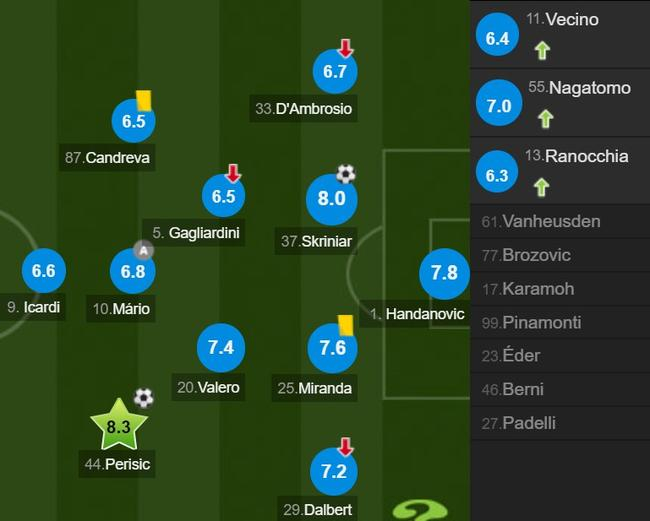Click Skriniar's 8.0 rating circle
Viewport: 650px width, 521px height.
tap(331, 198)
